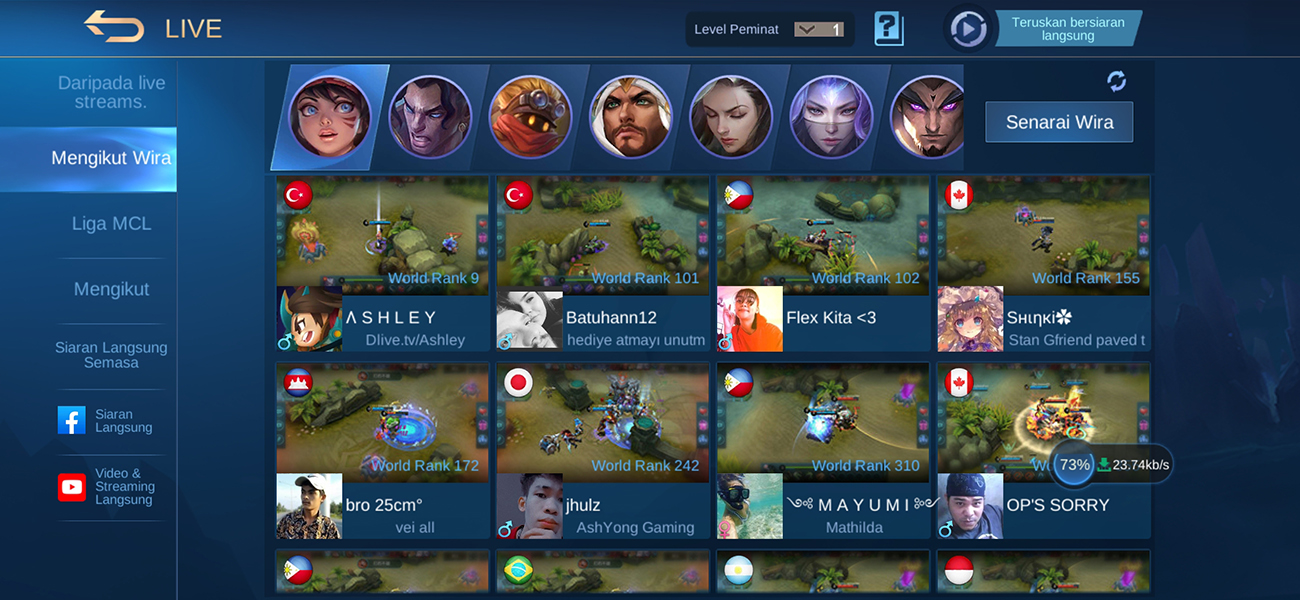
Task: Choose the purple-eyed dark hero portrait
Action: click(927, 117)
